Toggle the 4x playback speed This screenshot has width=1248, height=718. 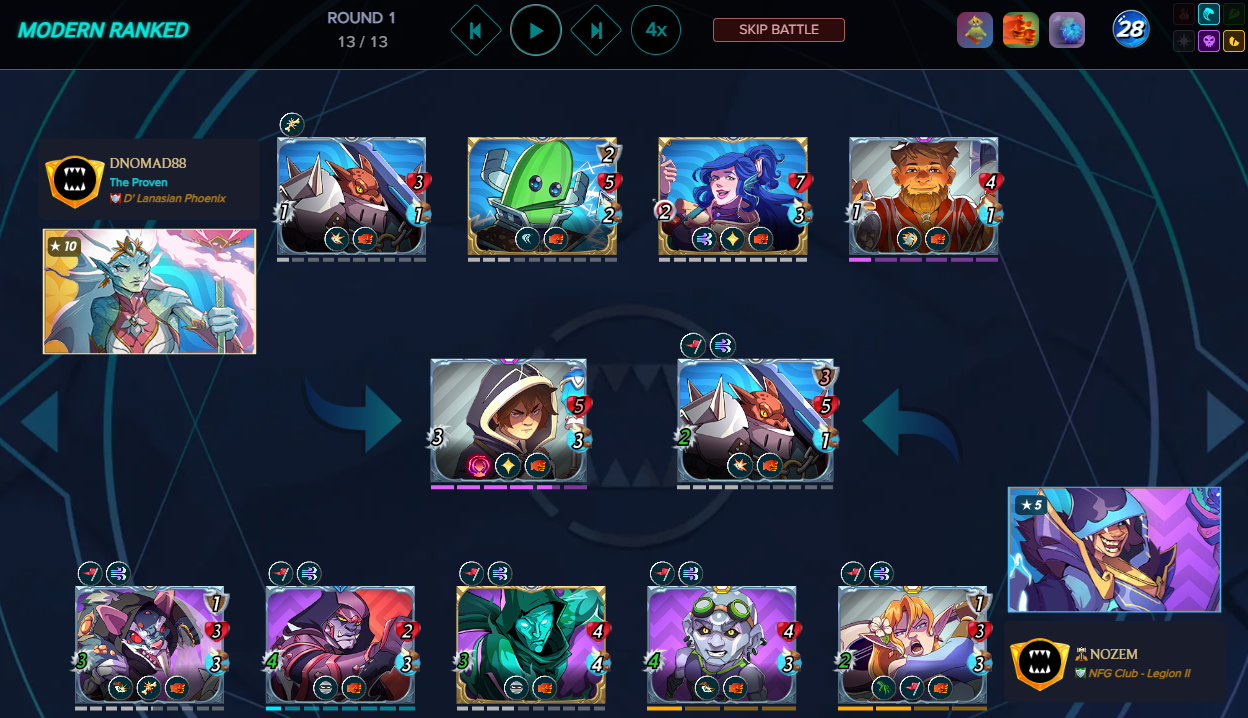[x=656, y=31]
